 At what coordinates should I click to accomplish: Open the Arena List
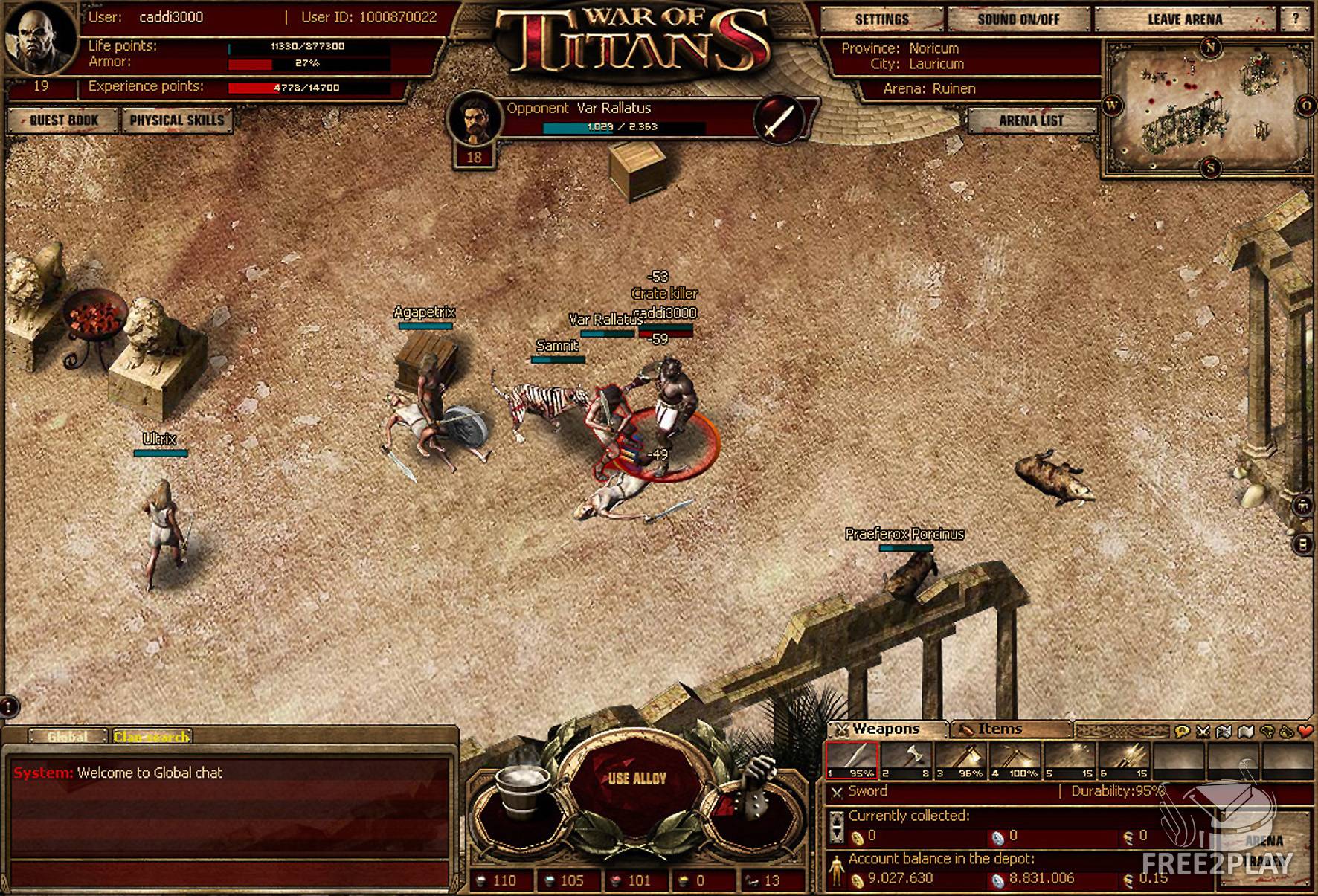click(x=1031, y=120)
